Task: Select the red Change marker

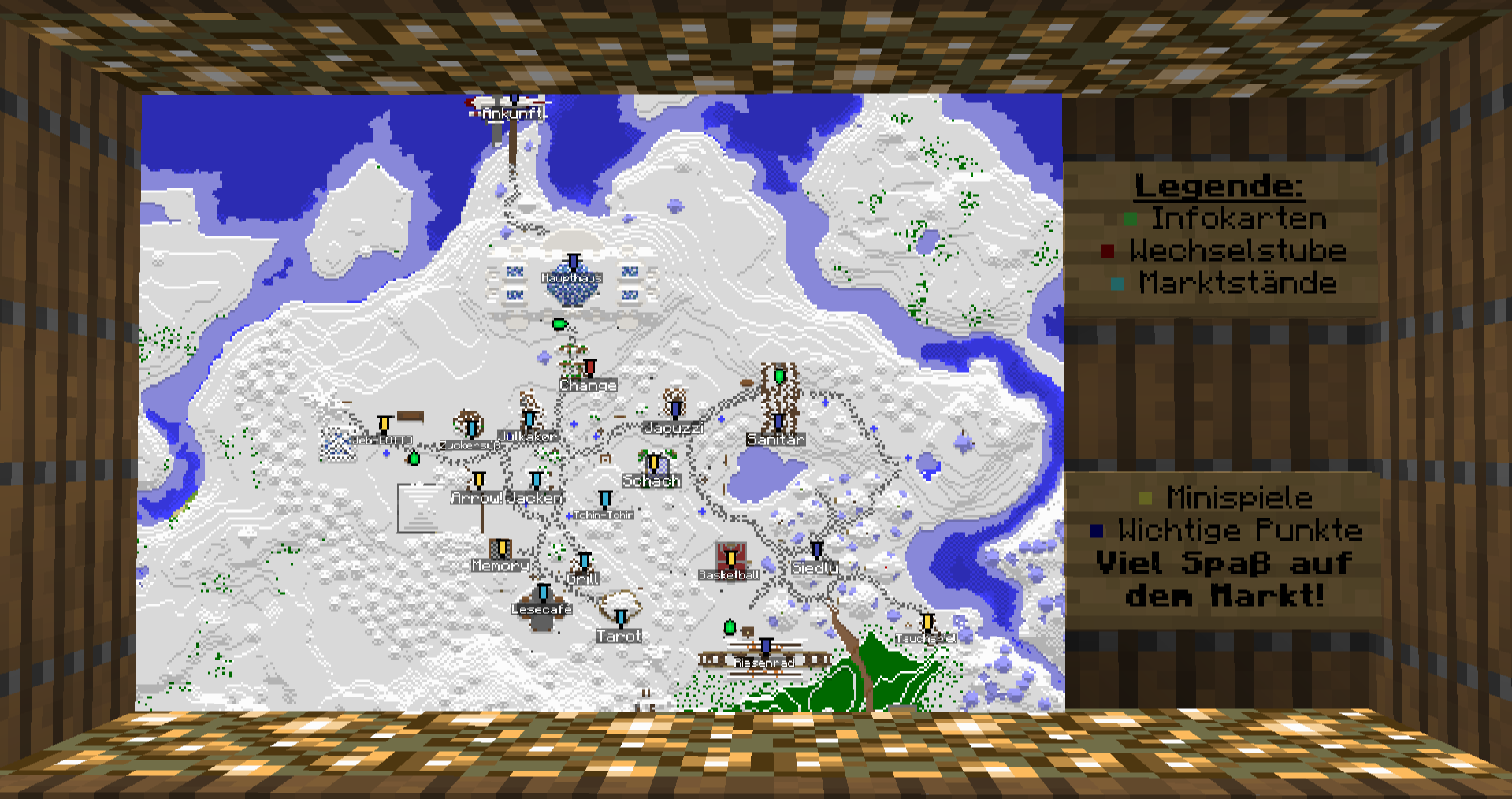Action: coord(589,368)
